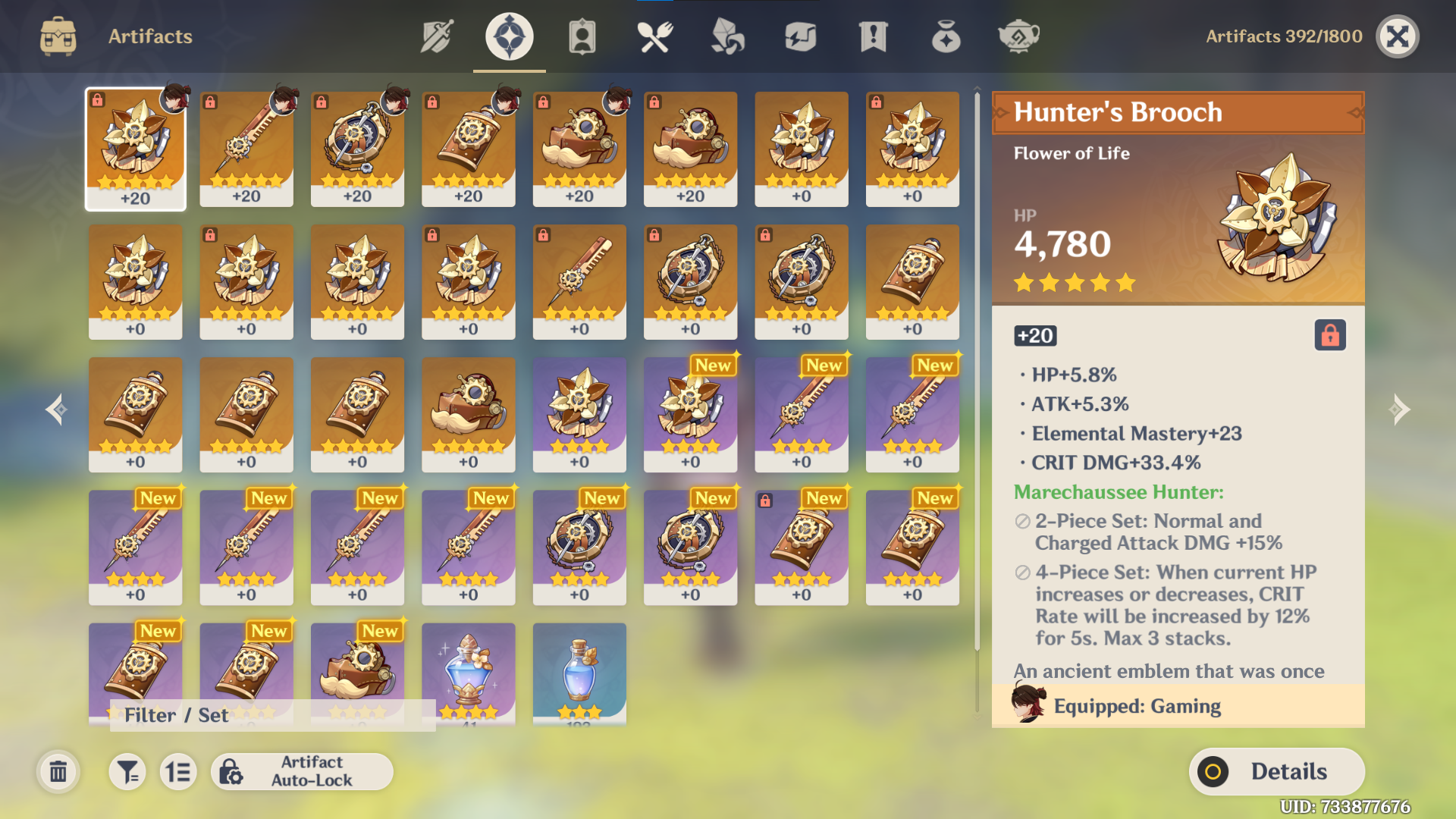Open Details for Hunter's Brooch

(x=1277, y=771)
